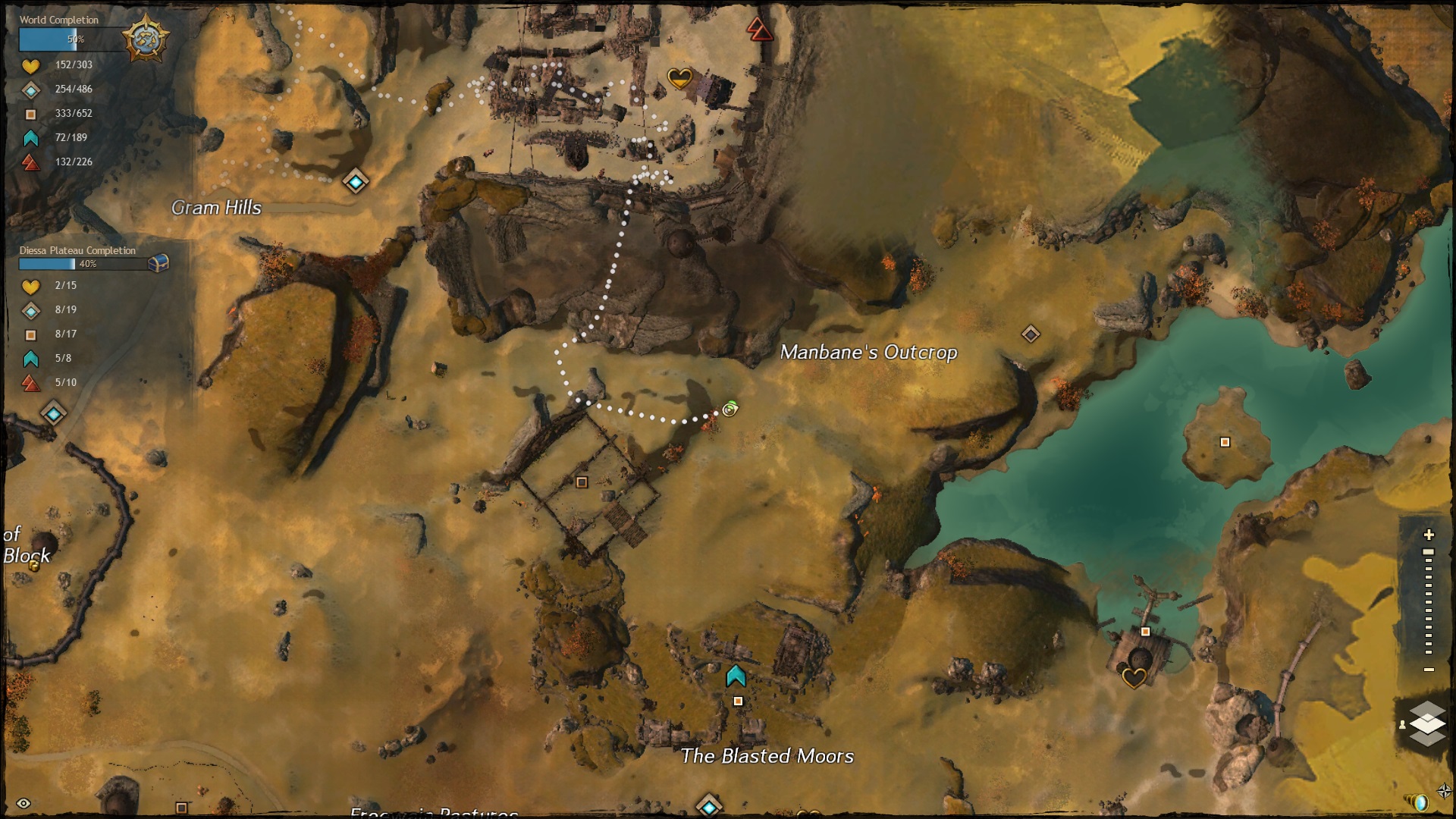Screen dimensions: 1456x819
Task: Zoom in with the plus button
Action: (x=1429, y=535)
